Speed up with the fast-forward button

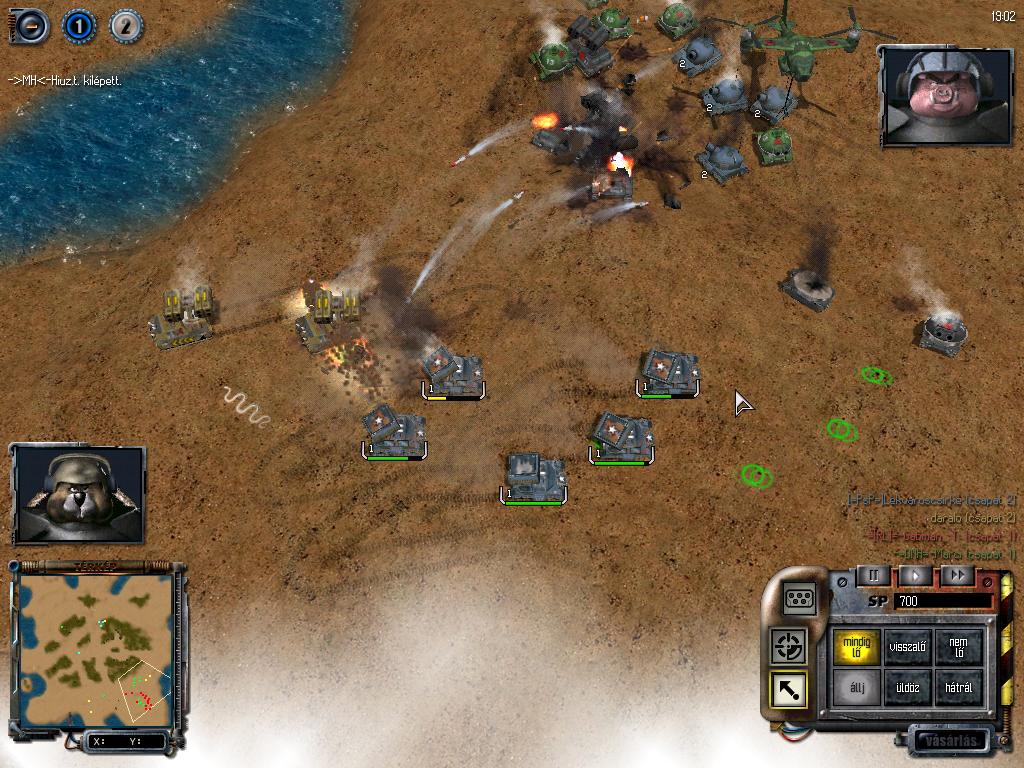tap(957, 575)
